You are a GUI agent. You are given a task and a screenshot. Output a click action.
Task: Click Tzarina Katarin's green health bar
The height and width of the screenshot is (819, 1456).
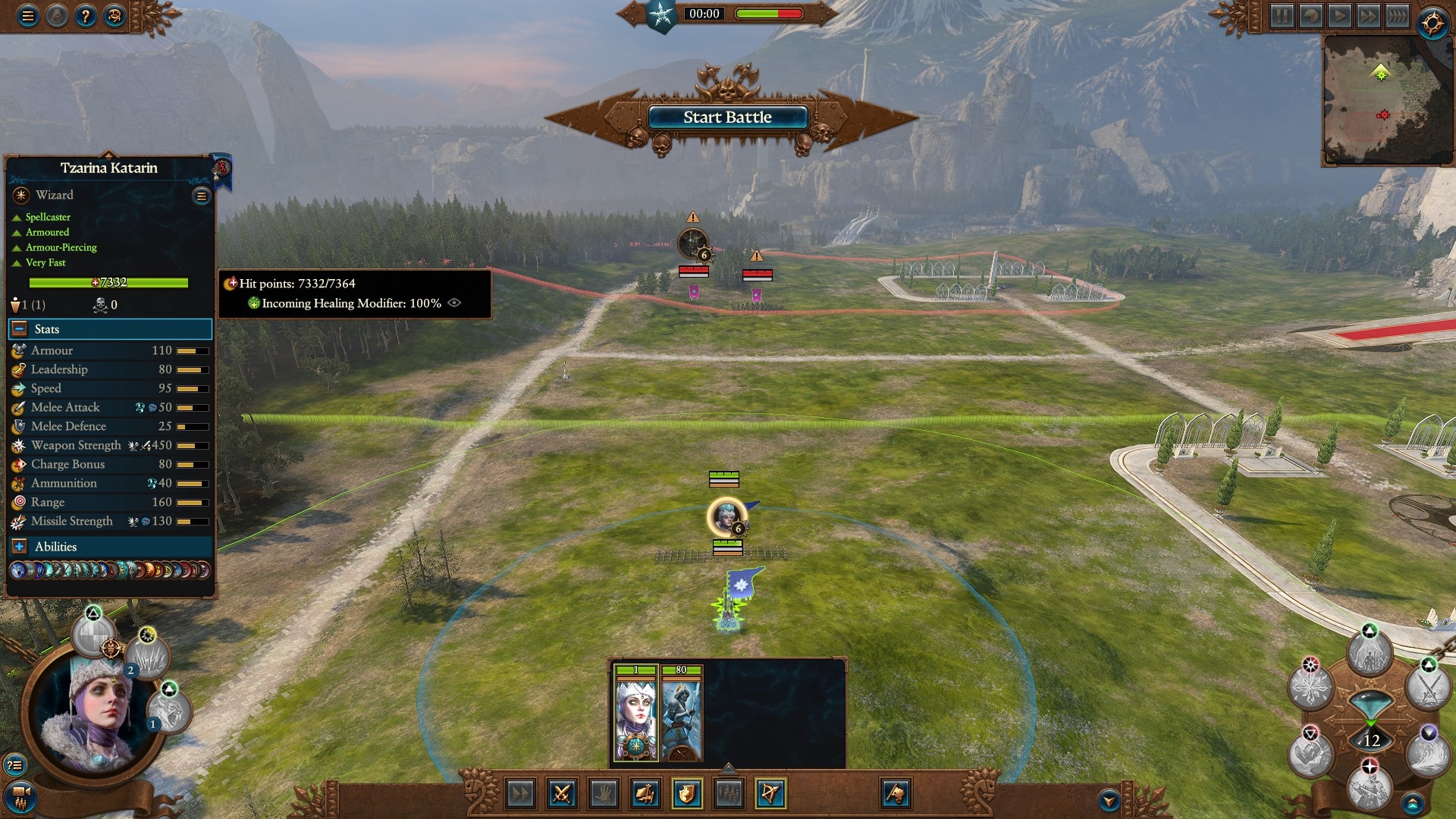coord(108,282)
